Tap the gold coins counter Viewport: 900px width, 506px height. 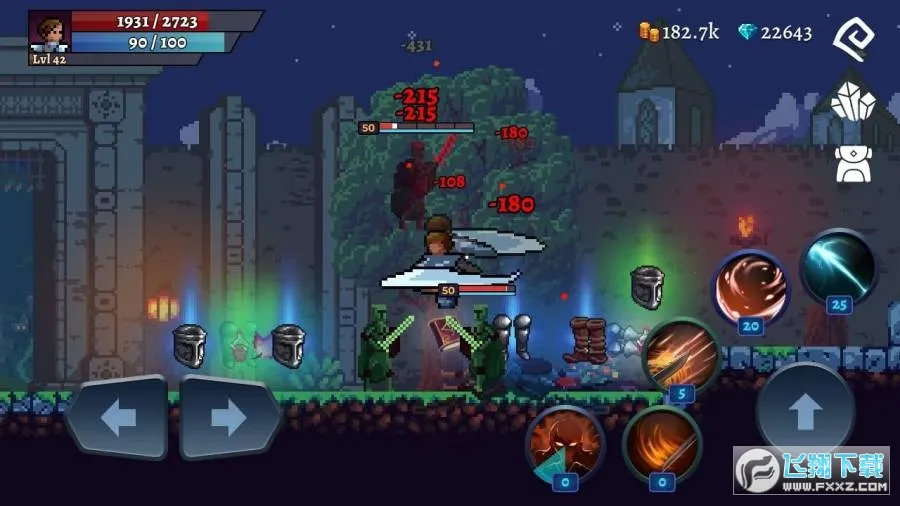click(679, 32)
